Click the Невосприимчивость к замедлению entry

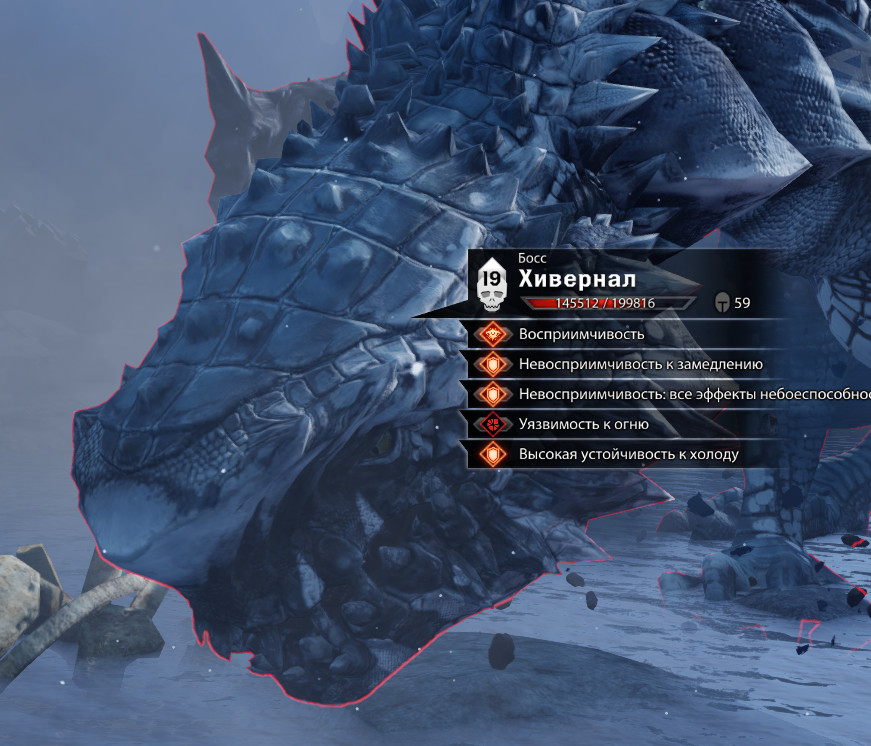(x=640, y=364)
